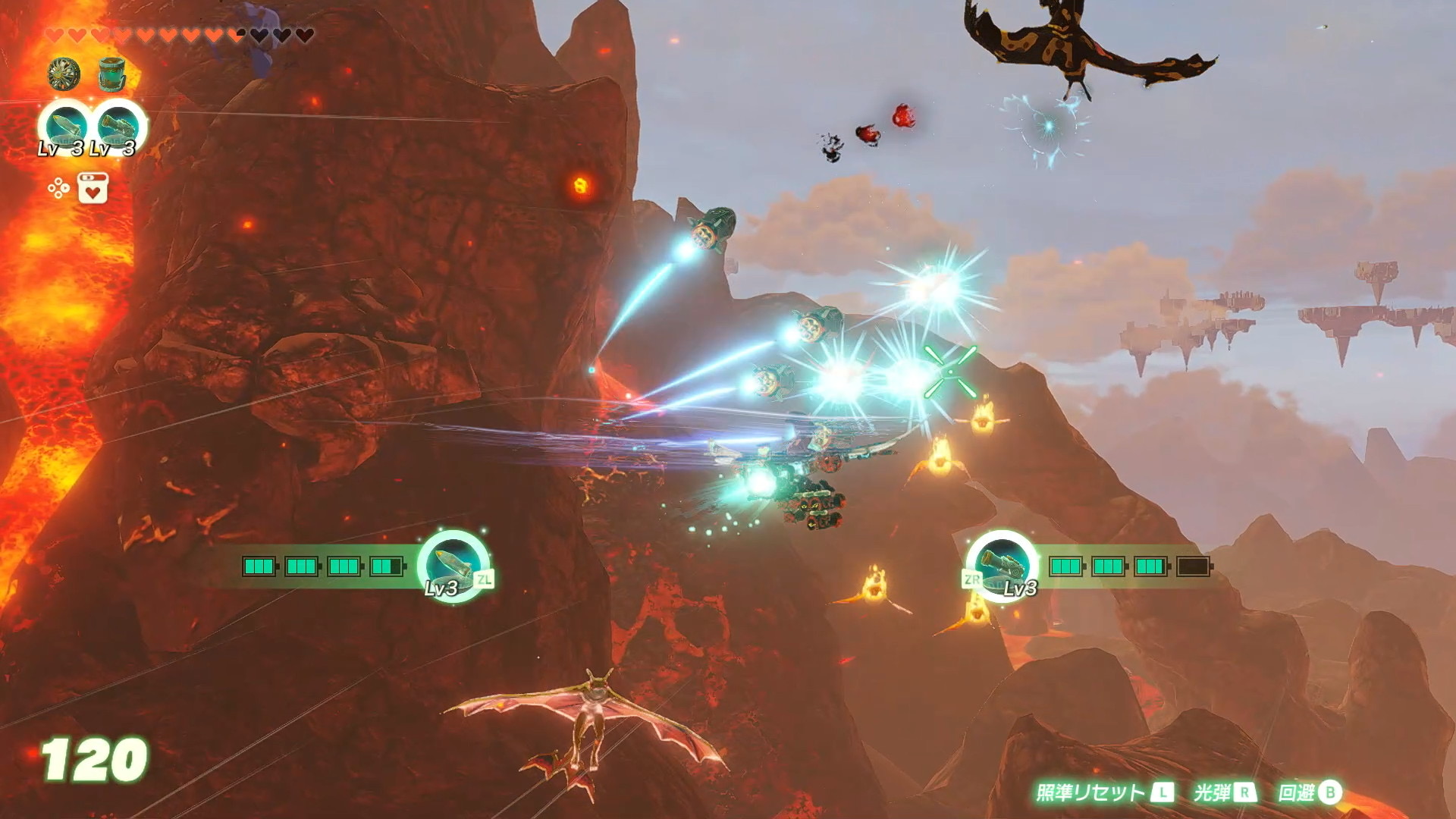1456x819 pixels.
Task: Fire the cannon weapon marked ZR
Action: [x=1001, y=565]
